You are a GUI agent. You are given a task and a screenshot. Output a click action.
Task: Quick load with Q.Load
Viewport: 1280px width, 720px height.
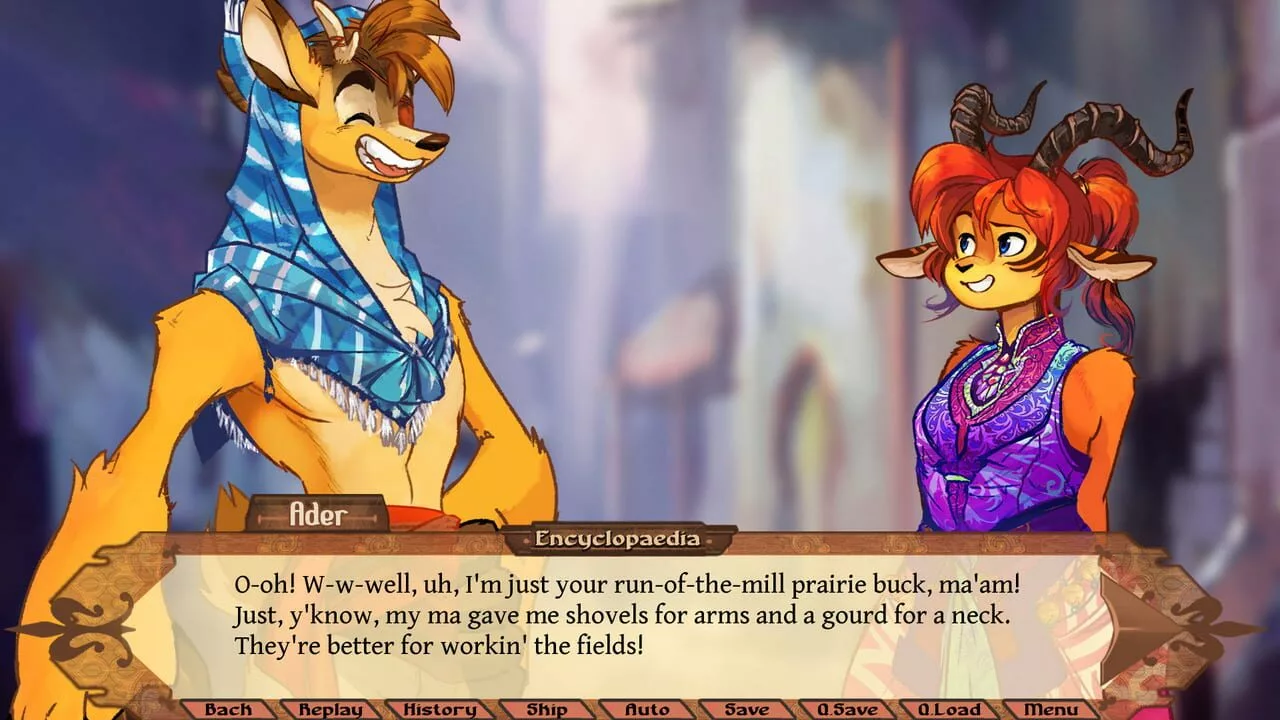click(x=950, y=710)
